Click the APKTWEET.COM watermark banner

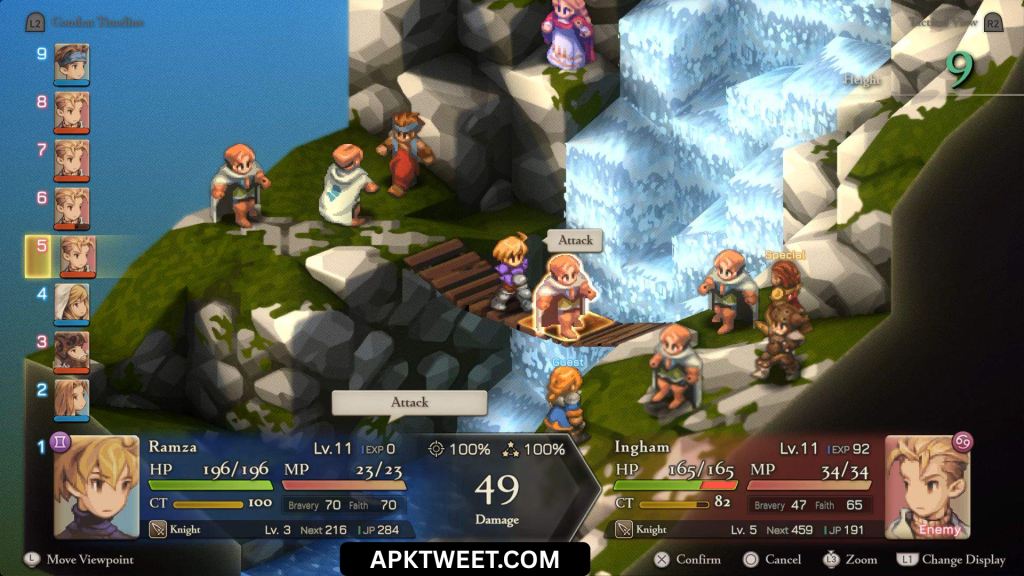tap(464, 559)
